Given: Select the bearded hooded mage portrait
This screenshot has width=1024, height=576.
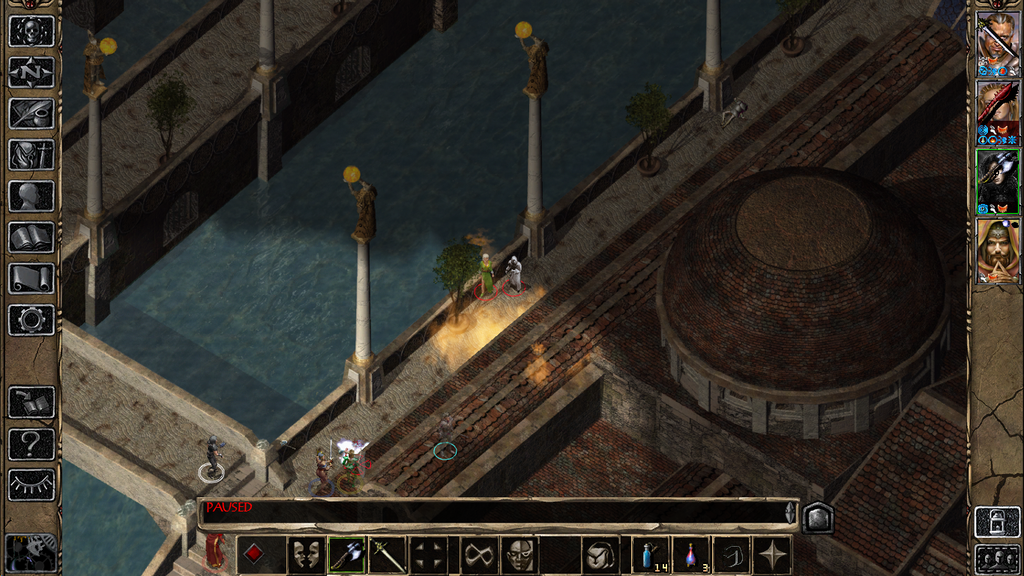Looking at the screenshot, I should [997, 250].
